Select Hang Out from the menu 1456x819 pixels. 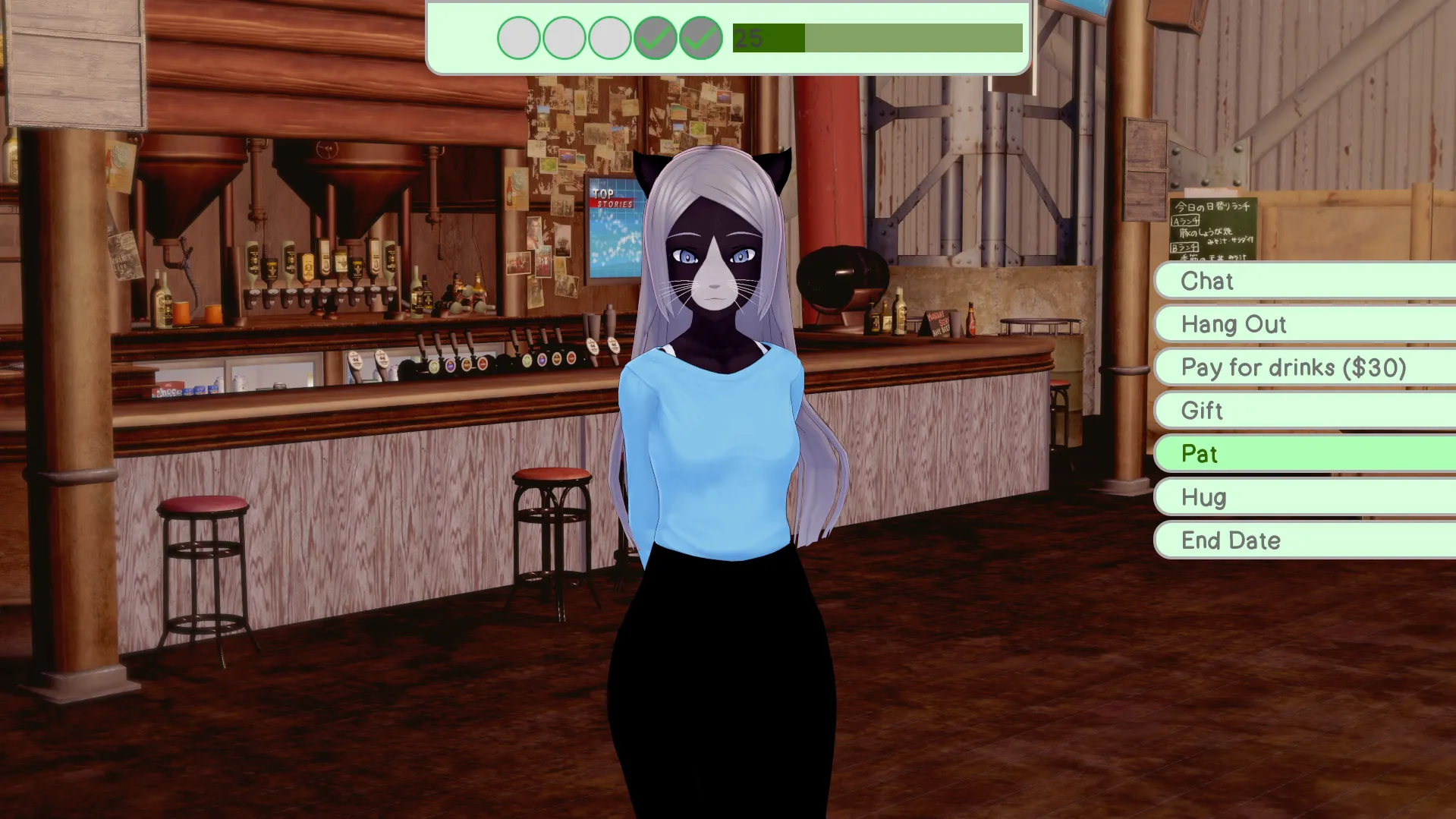(1303, 324)
